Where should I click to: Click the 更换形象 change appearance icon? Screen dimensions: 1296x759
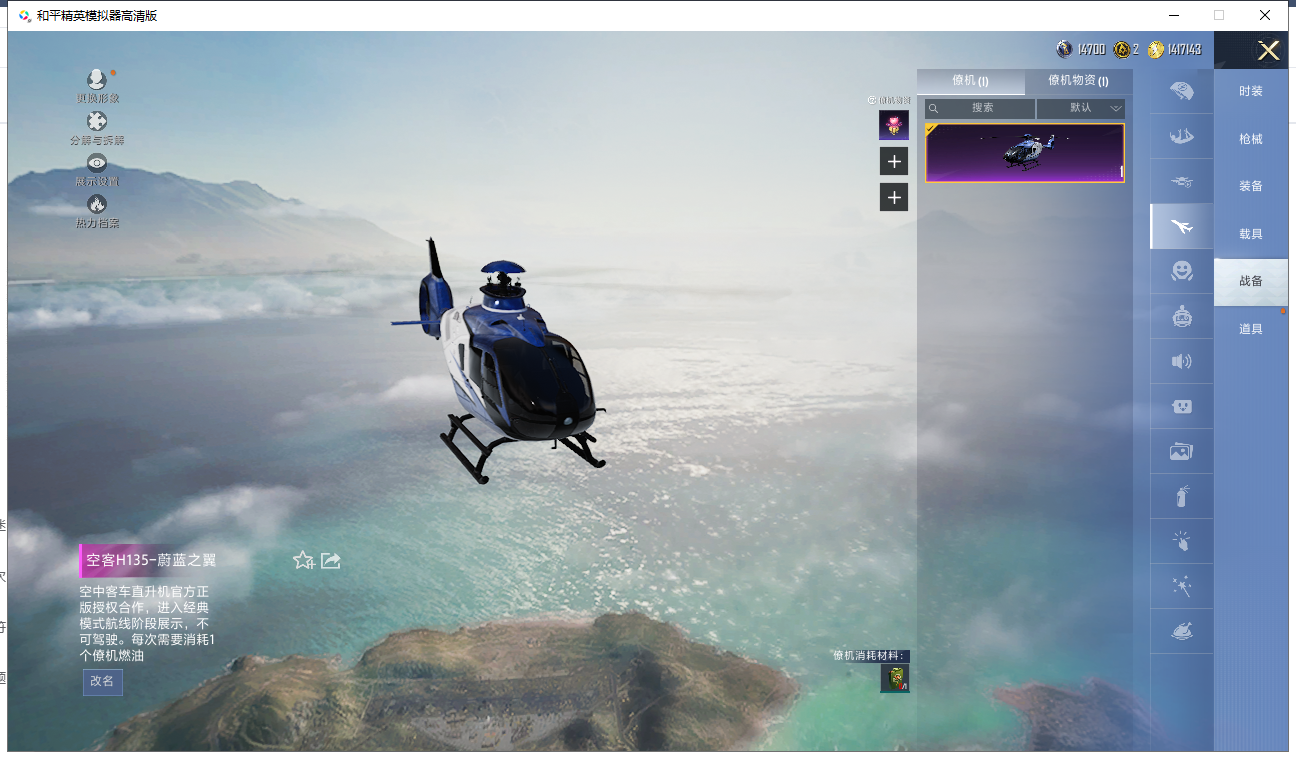pyautogui.click(x=97, y=81)
